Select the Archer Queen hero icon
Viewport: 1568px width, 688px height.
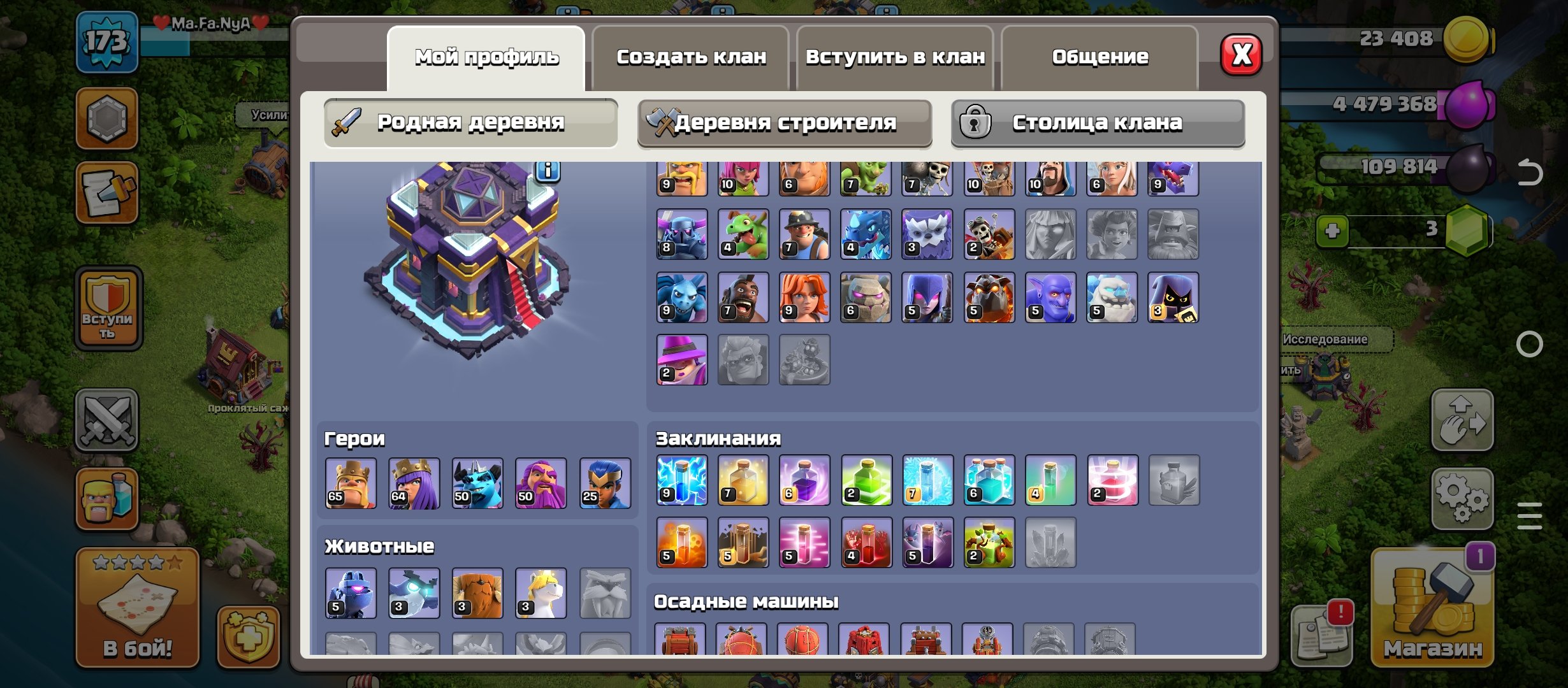point(412,482)
